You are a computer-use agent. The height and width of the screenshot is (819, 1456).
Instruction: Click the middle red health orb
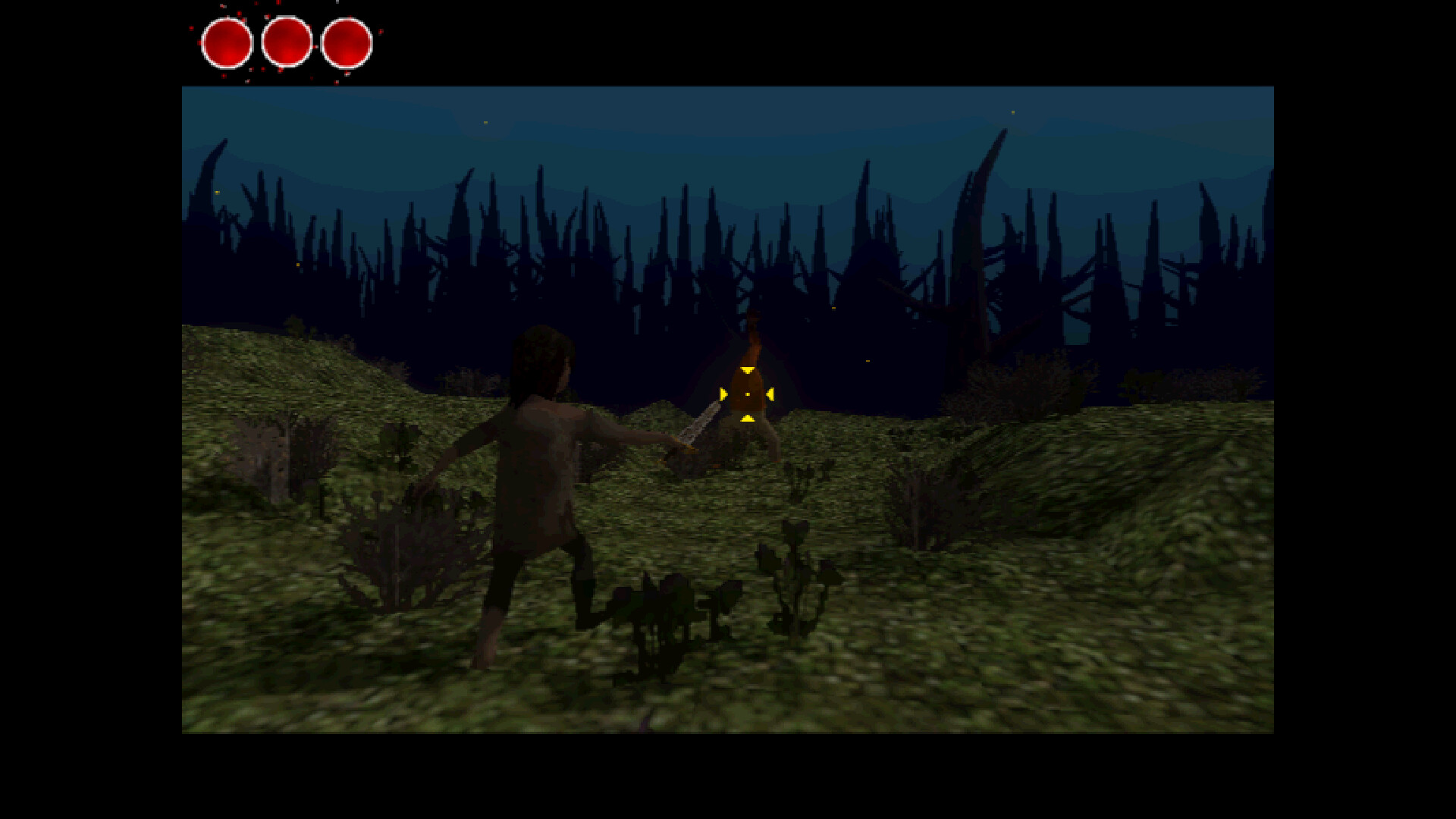click(x=287, y=42)
